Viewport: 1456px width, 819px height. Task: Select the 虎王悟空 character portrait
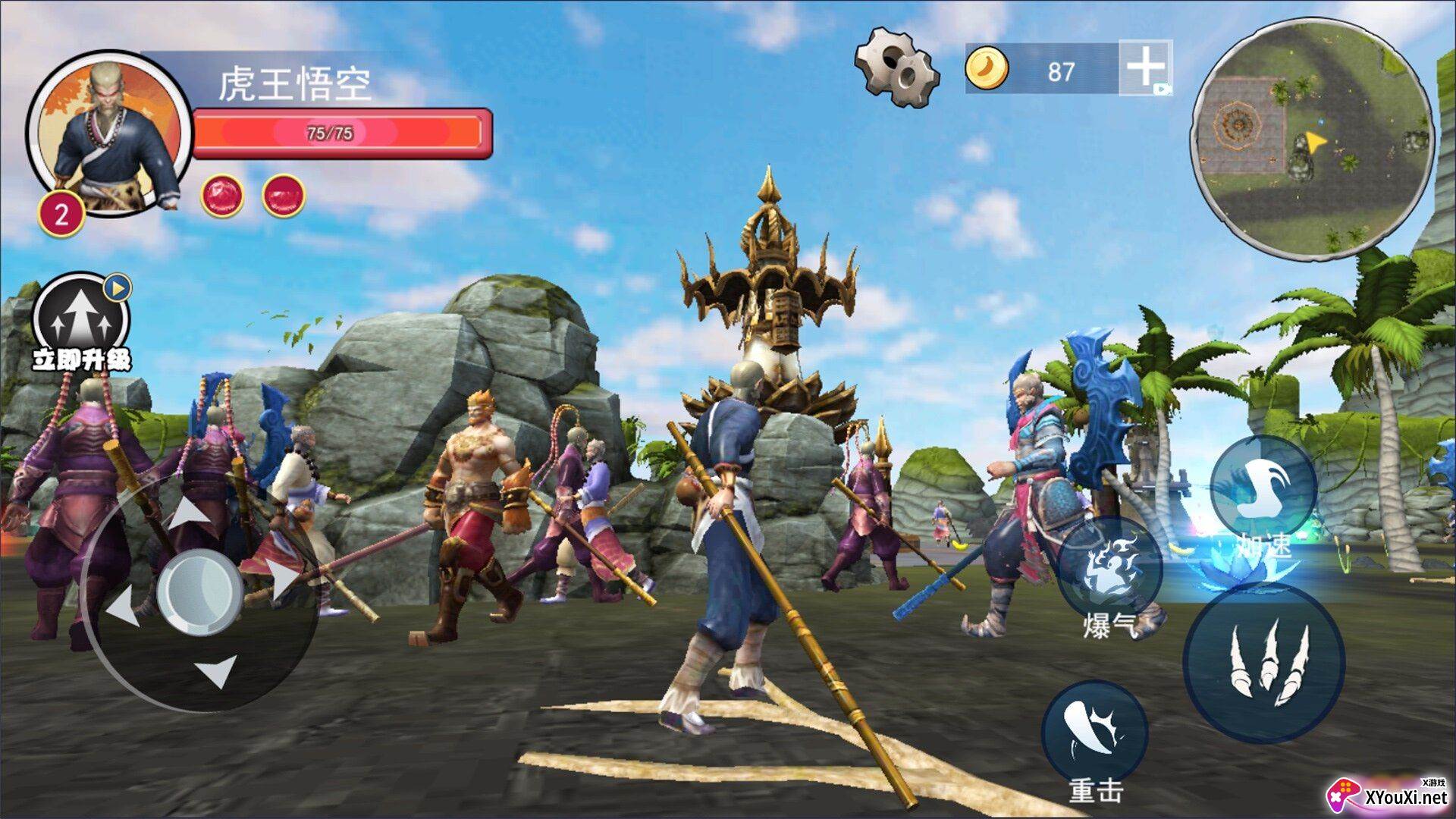click(111, 133)
